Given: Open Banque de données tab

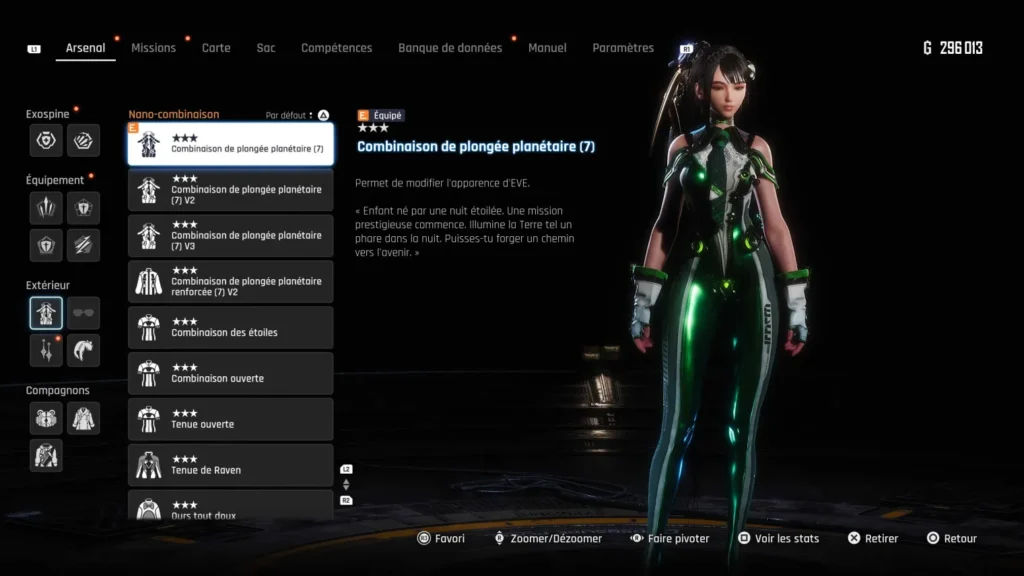Looking at the screenshot, I should pyautogui.click(x=450, y=48).
